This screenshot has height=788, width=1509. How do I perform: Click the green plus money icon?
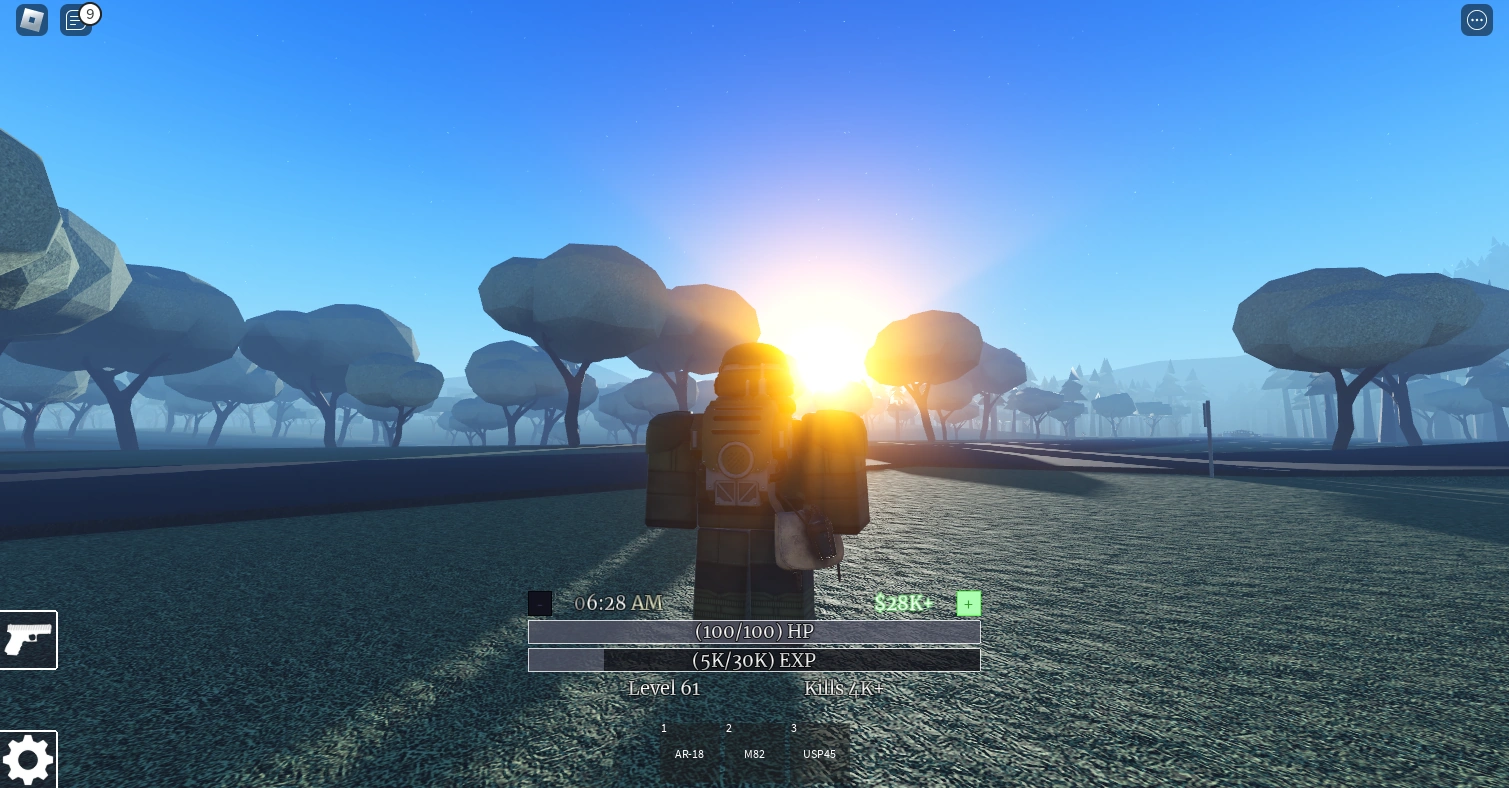(967, 603)
